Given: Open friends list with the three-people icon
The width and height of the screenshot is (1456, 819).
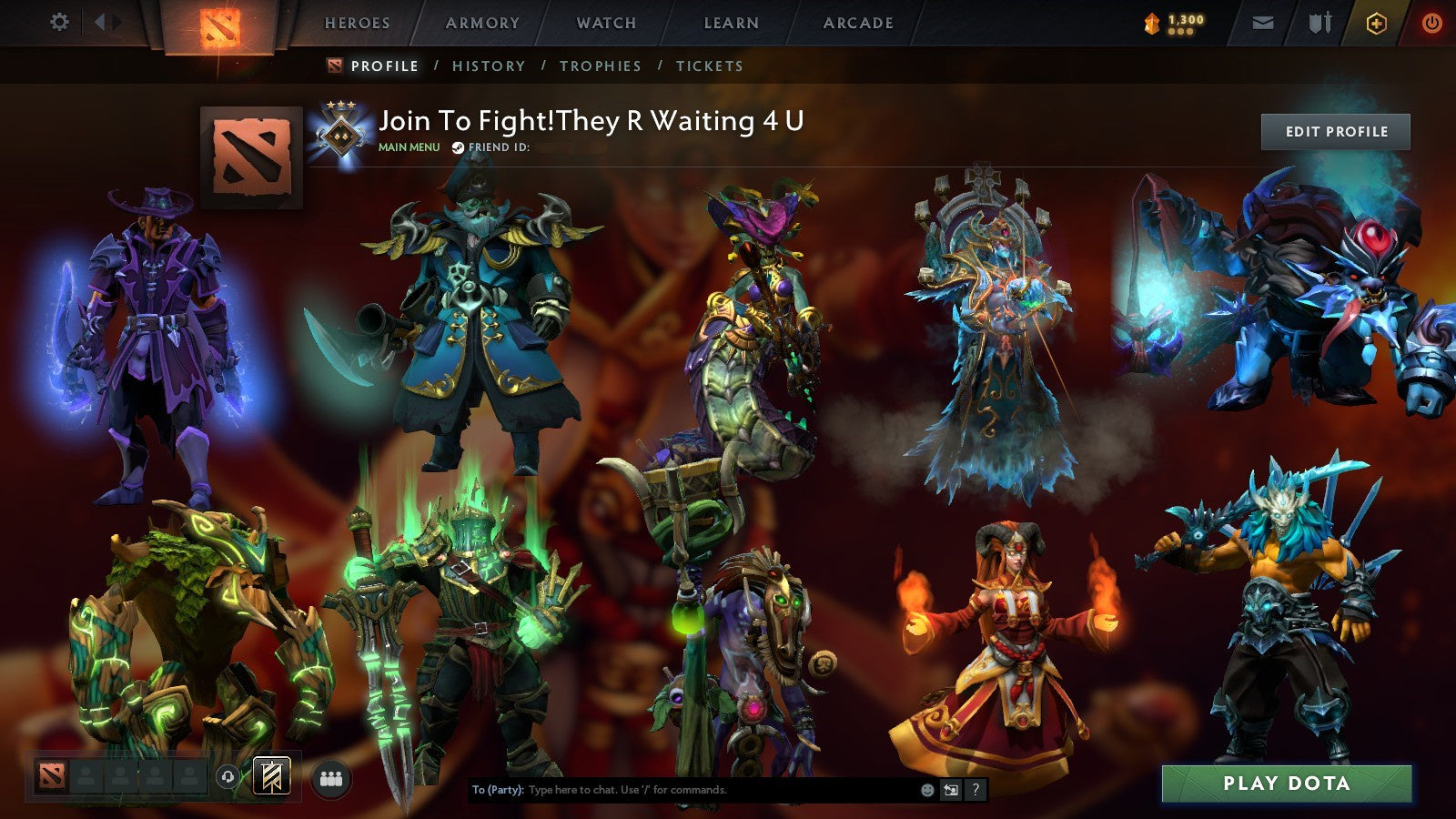Looking at the screenshot, I should click(331, 774).
